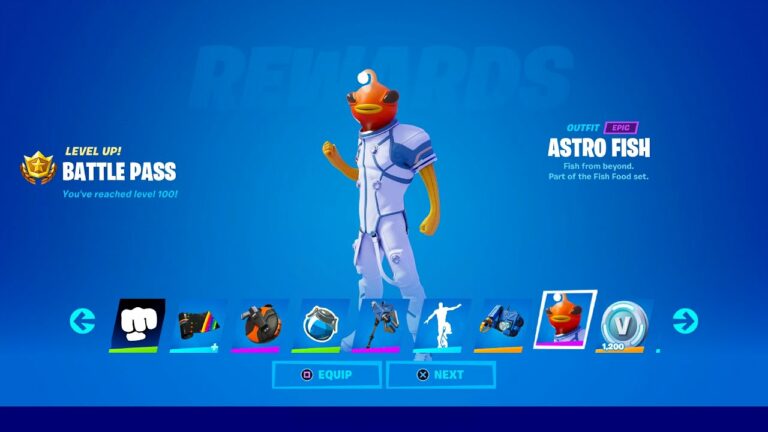Choose the dancing figure emote reward
This screenshot has width=768, height=432.
click(442, 323)
